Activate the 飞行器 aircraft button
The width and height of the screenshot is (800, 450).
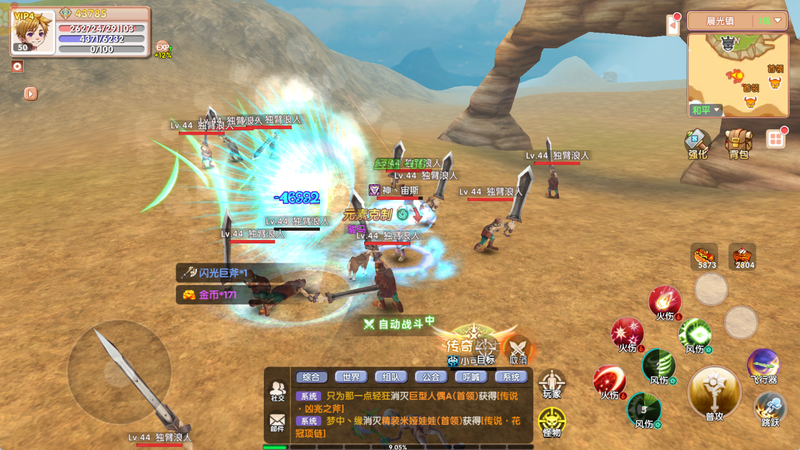(x=763, y=364)
